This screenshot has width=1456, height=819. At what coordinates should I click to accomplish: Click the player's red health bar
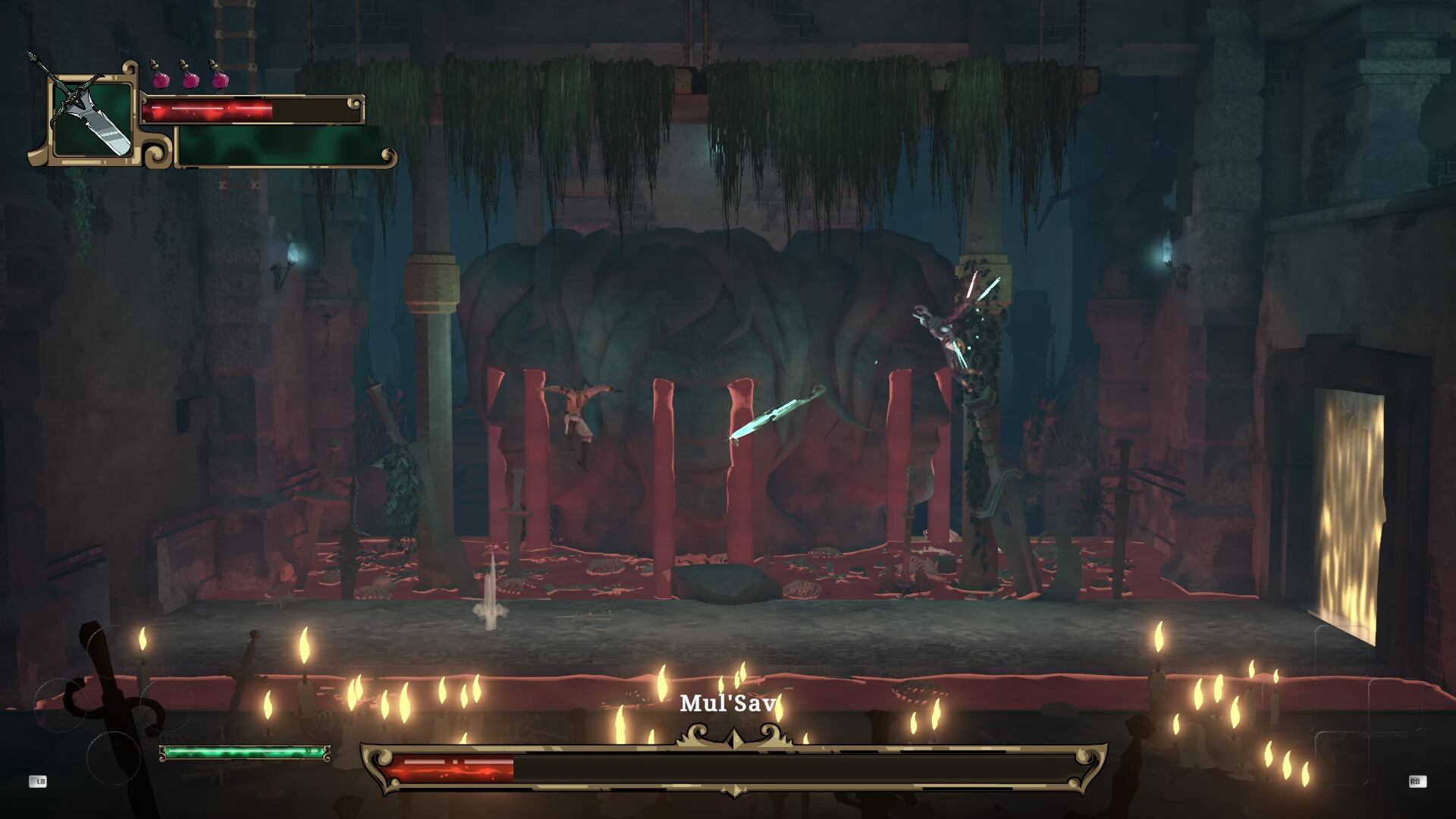pos(212,111)
